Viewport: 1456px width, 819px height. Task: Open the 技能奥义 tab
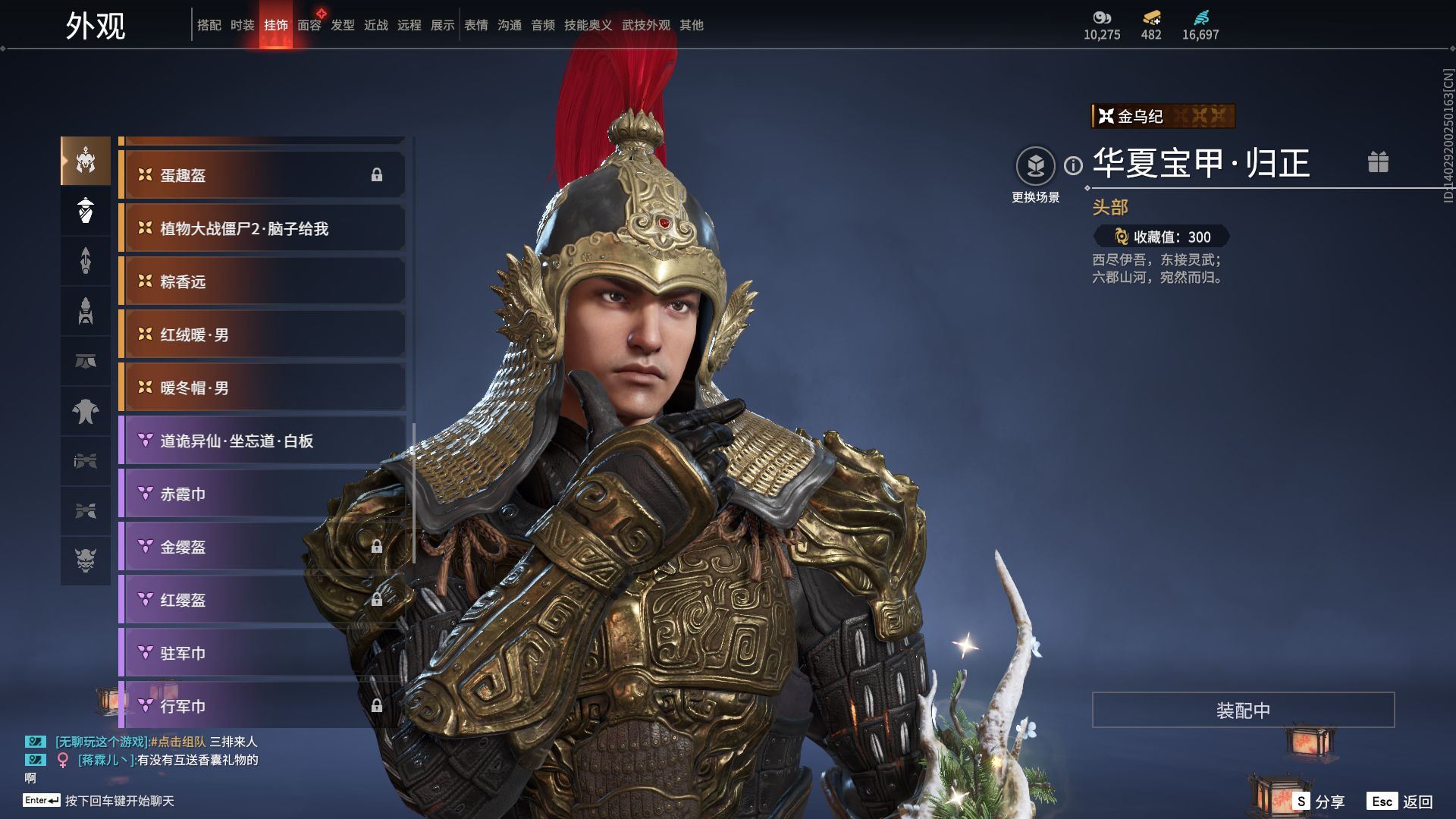point(588,25)
